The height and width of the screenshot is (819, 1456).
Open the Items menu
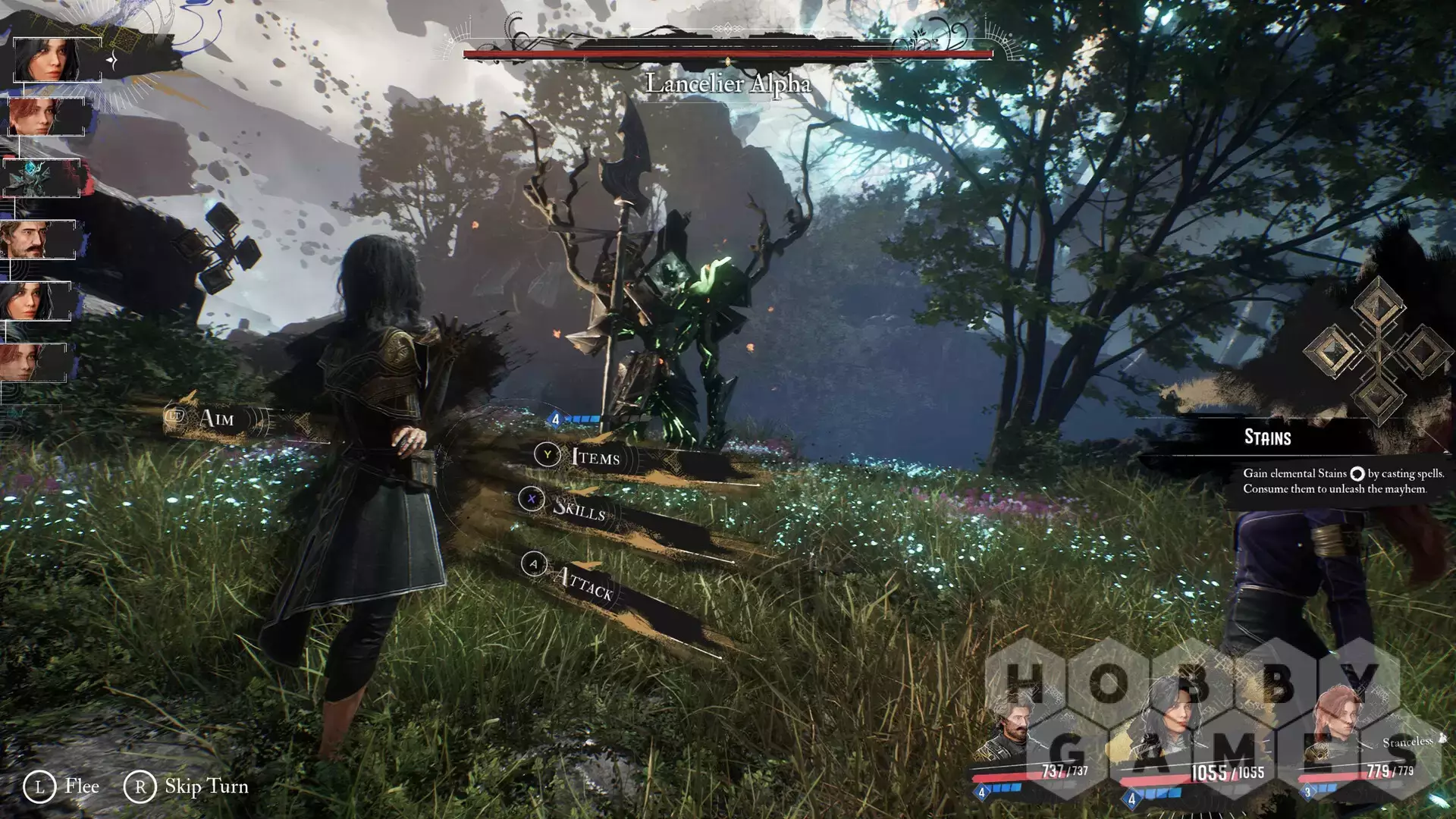pyautogui.click(x=595, y=457)
